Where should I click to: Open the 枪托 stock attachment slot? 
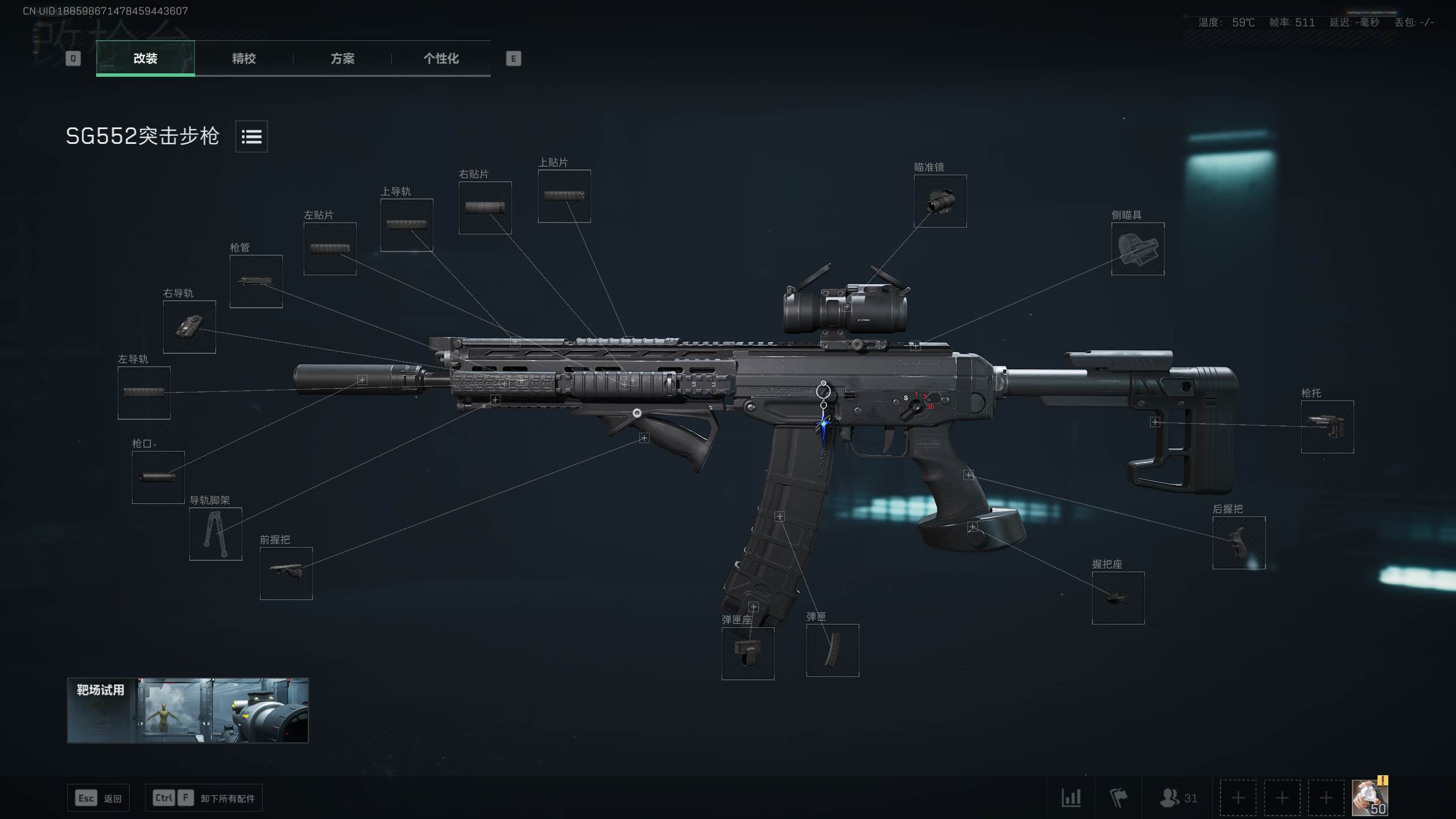(x=1327, y=427)
